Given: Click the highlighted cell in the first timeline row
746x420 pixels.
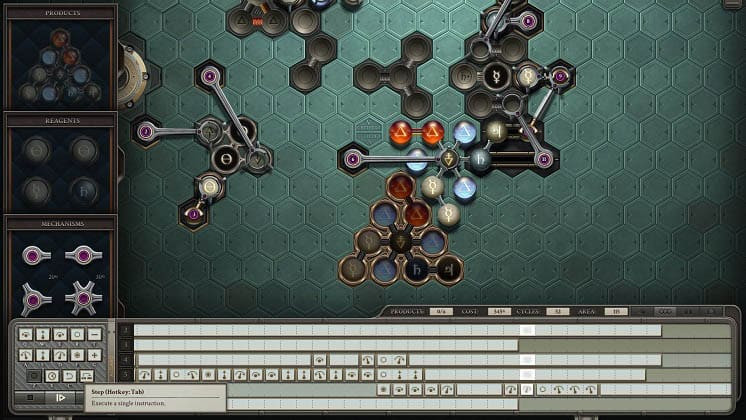Looking at the screenshot, I should tap(527, 330).
